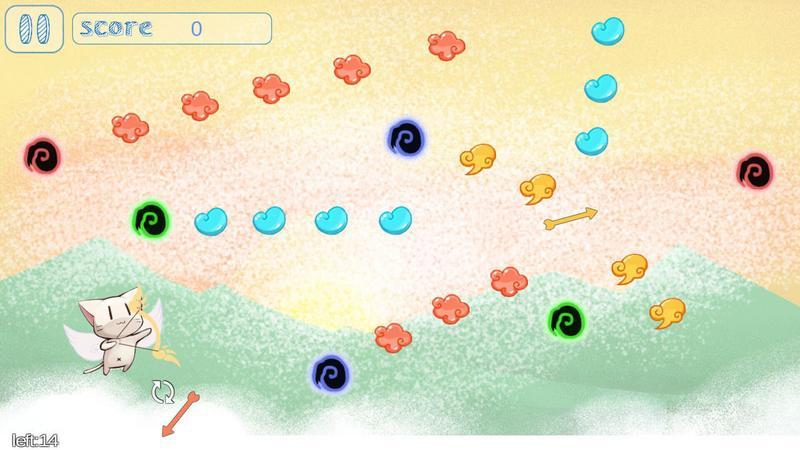Image resolution: width=800 pixels, height=450 pixels.
Task: Pause the game with the top-left button
Action: point(34,28)
